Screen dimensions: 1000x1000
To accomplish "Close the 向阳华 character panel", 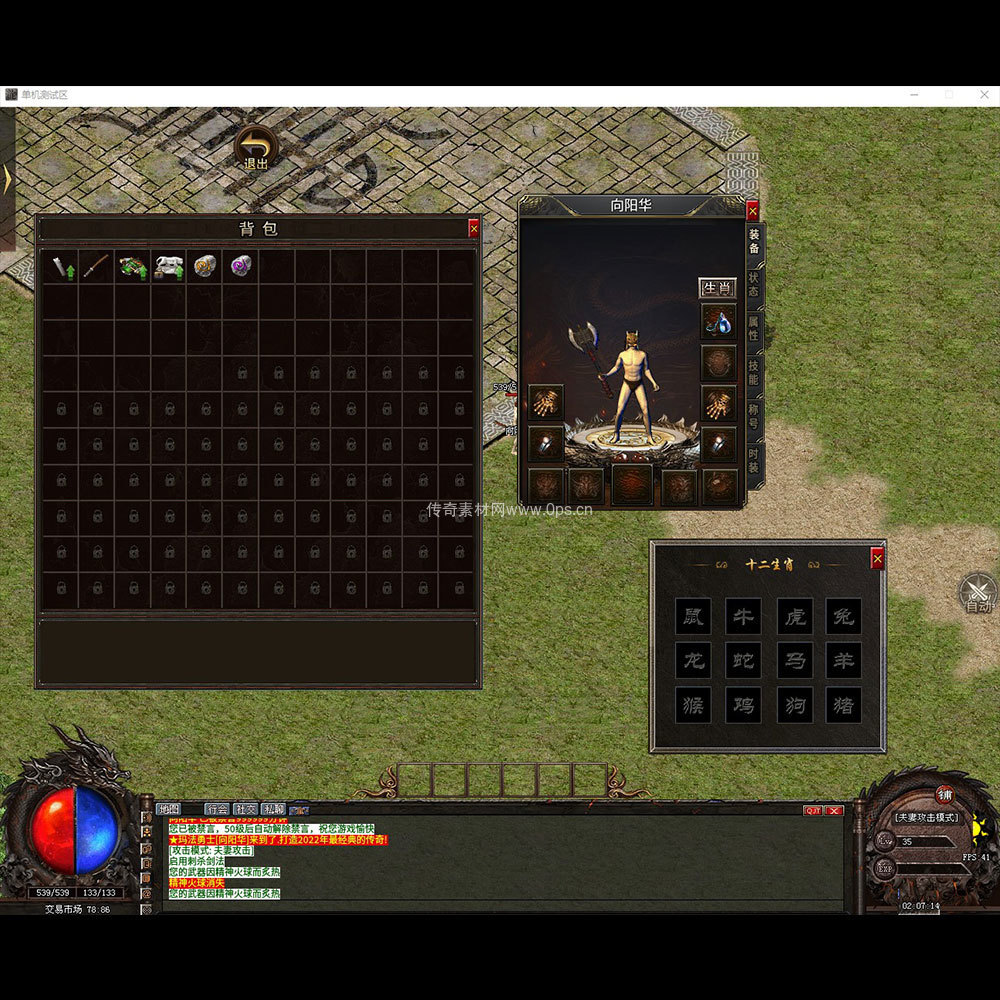I will click(752, 210).
